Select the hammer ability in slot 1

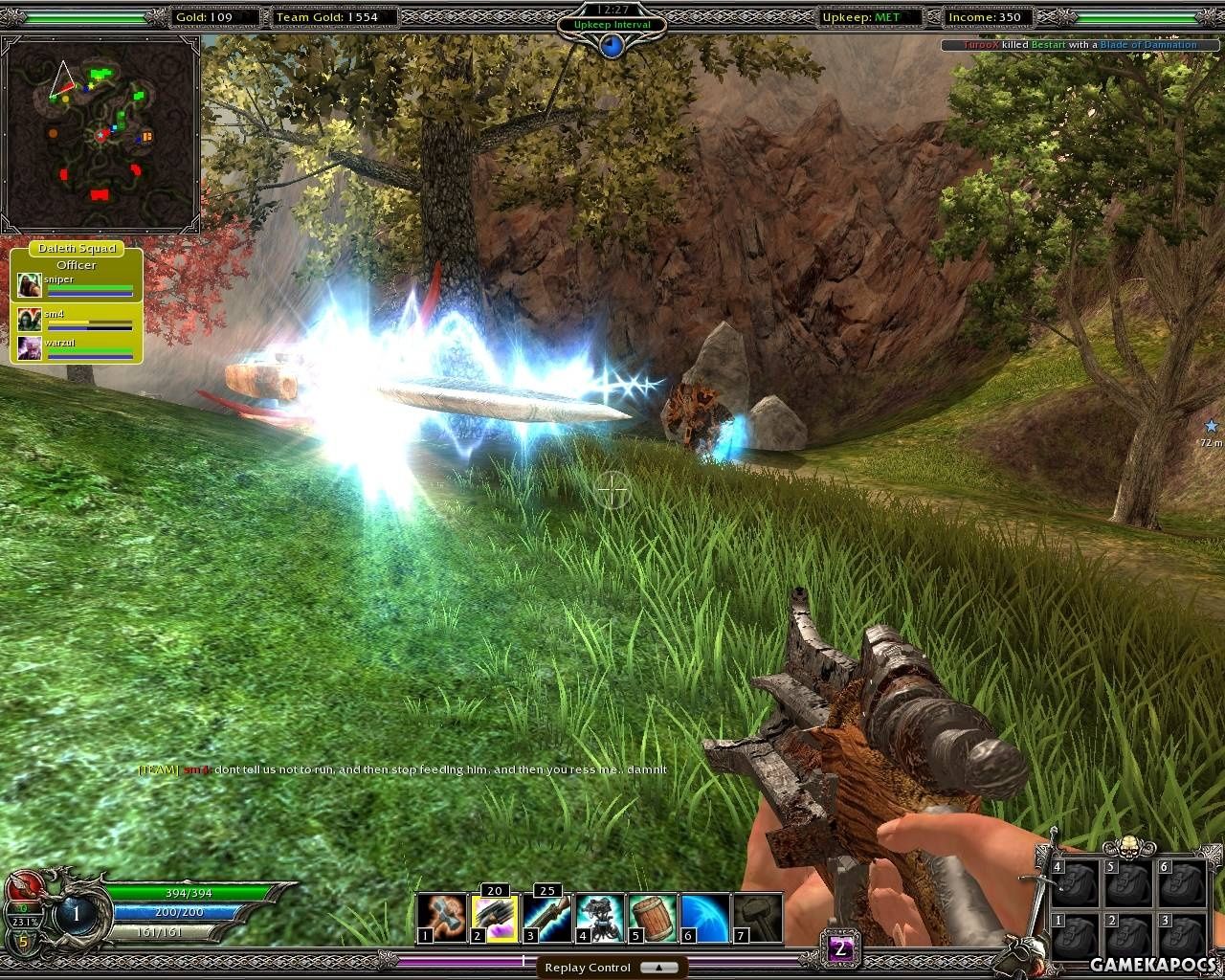441,919
